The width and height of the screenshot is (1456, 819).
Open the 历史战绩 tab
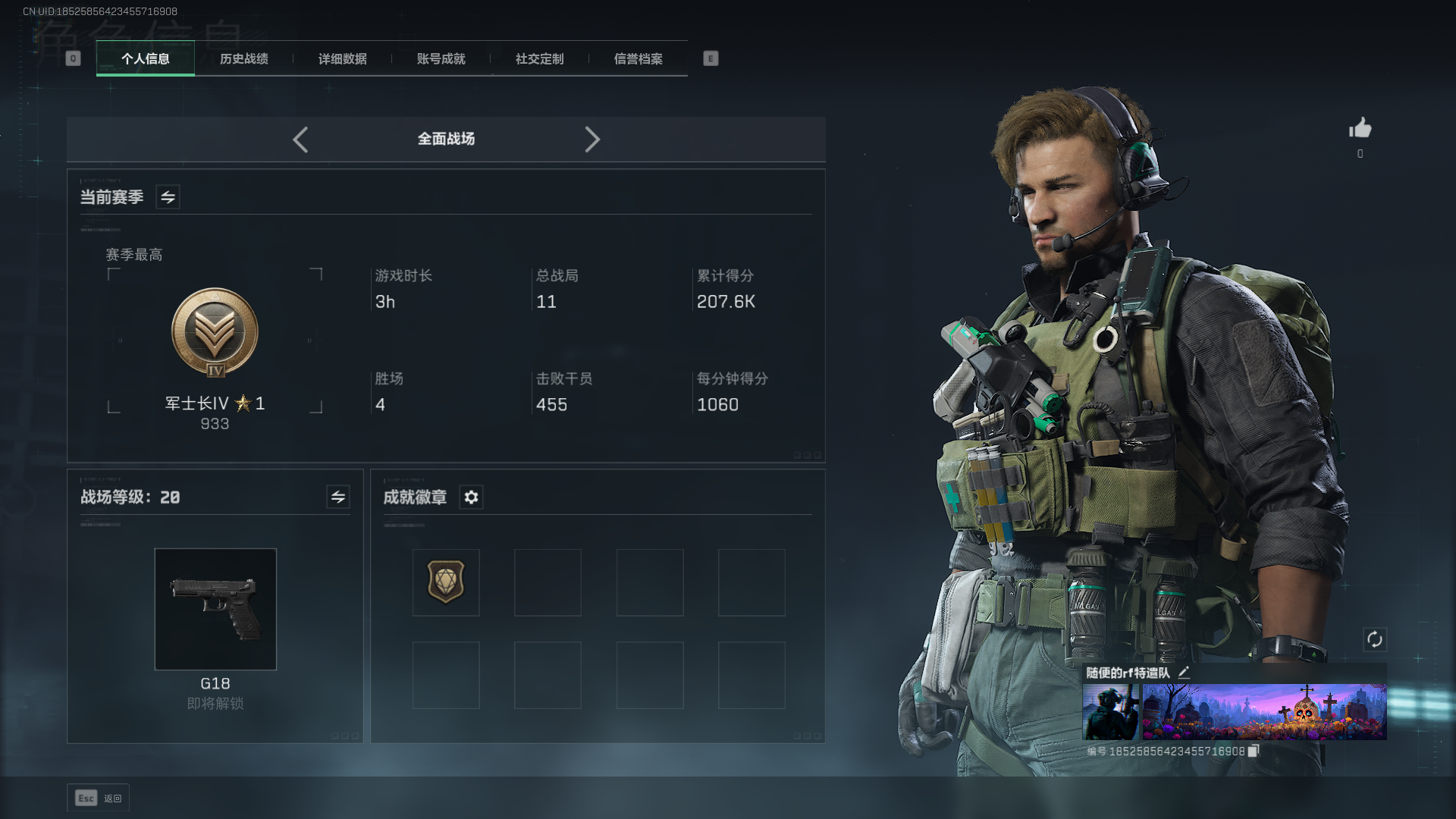click(x=244, y=58)
